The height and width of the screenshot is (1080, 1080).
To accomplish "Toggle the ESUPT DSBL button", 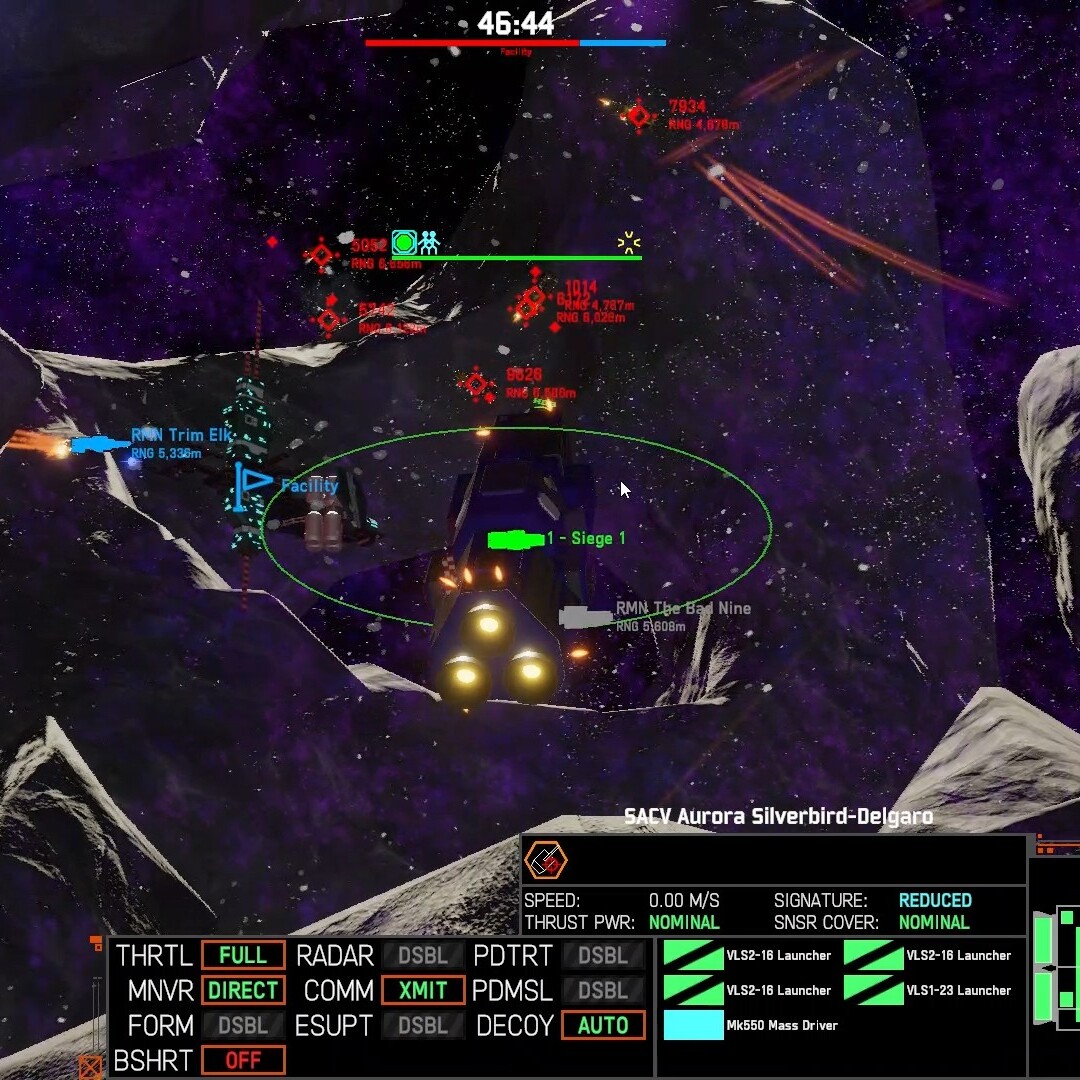I will [x=423, y=1025].
